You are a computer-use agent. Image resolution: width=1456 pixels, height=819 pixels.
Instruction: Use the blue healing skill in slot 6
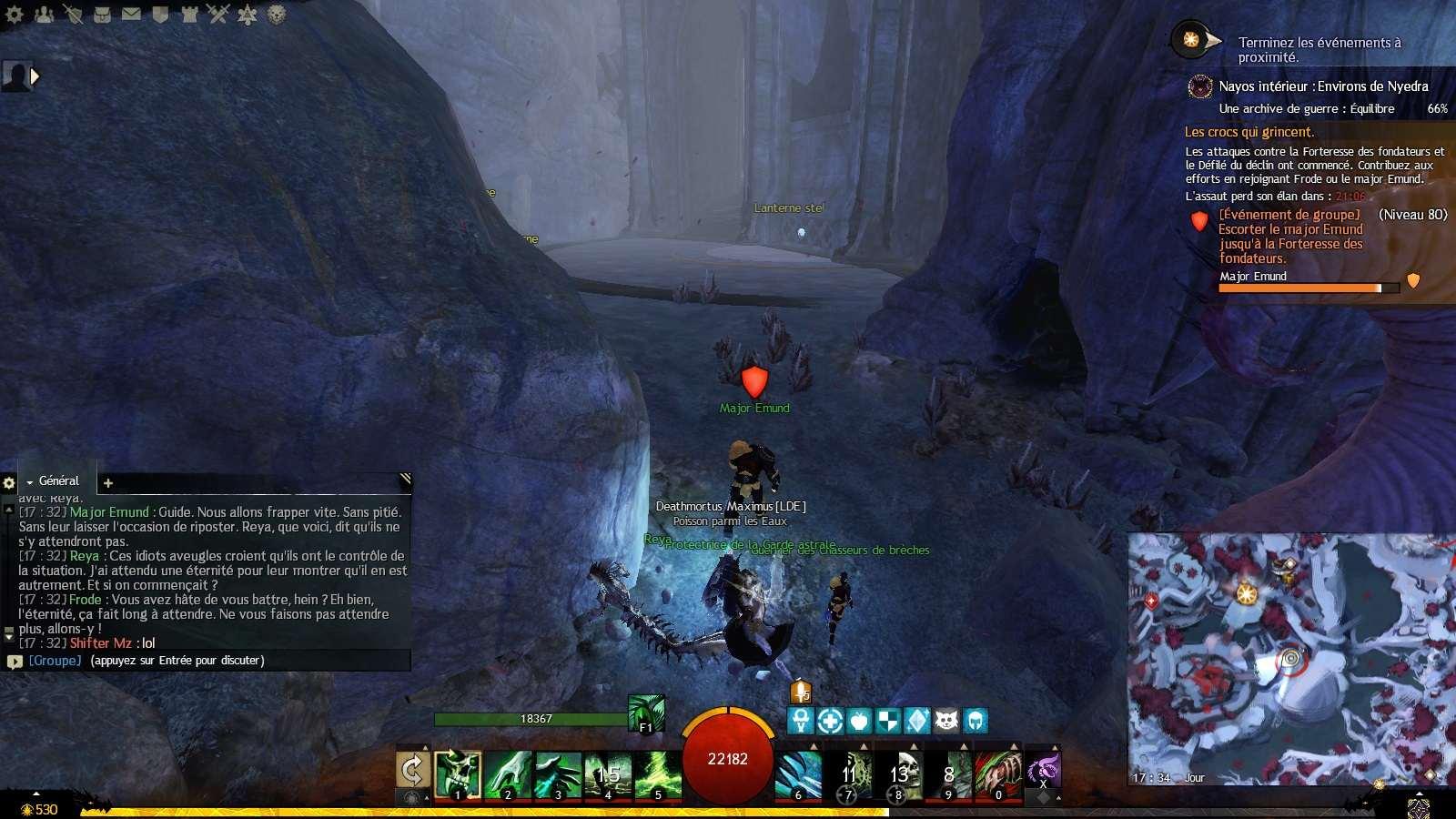tap(798, 774)
